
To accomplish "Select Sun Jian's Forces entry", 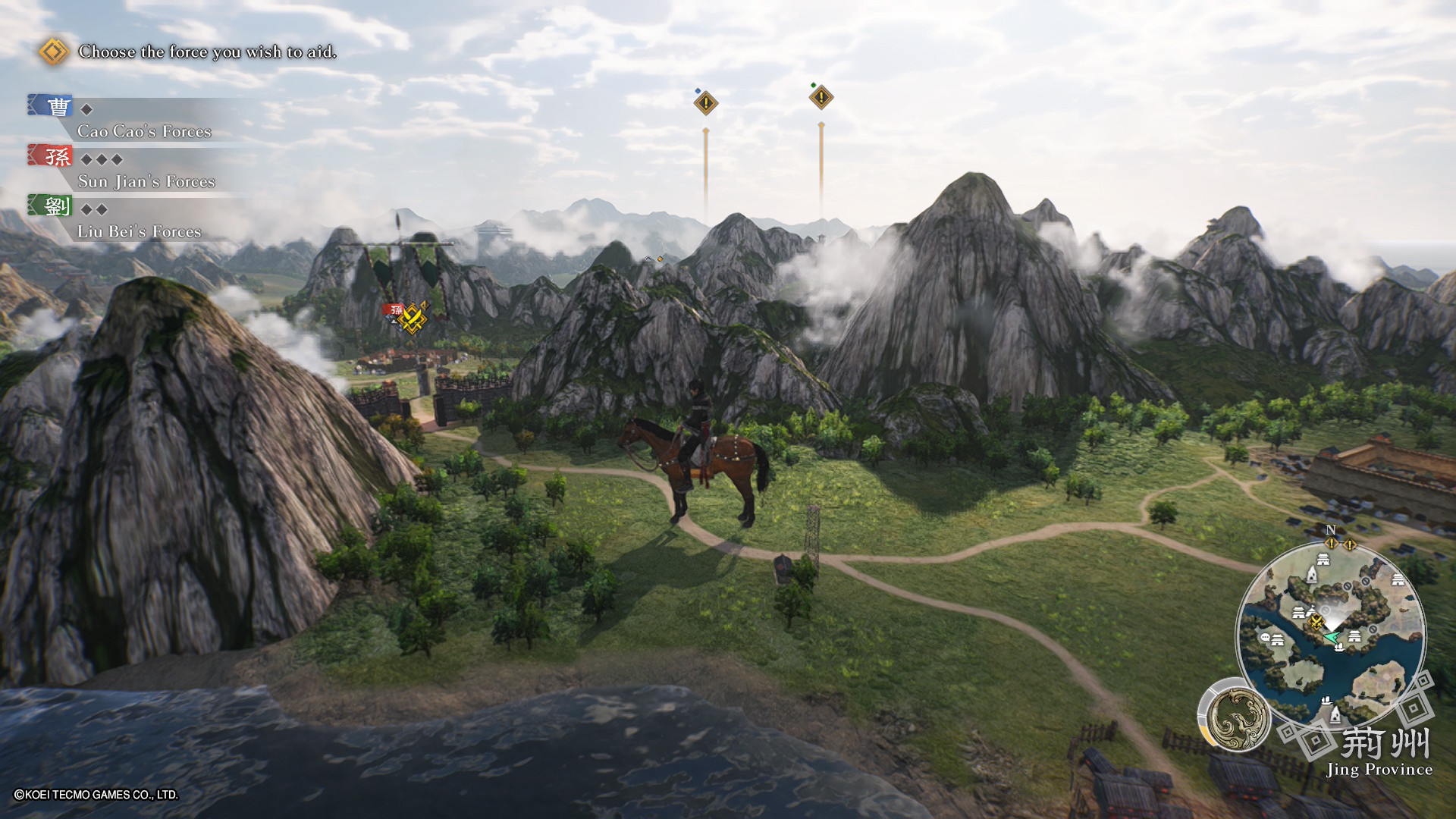I will coord(146,180).
